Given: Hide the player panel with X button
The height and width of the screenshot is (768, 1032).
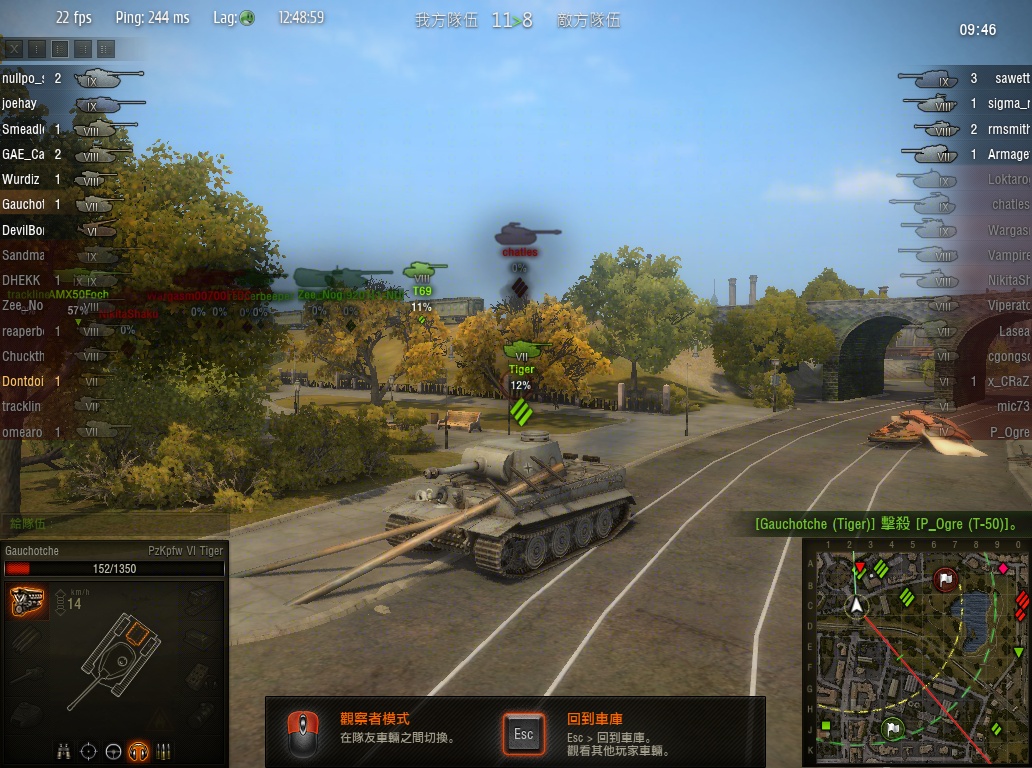Looking at the screenshot, I should (x=14, y=48).
